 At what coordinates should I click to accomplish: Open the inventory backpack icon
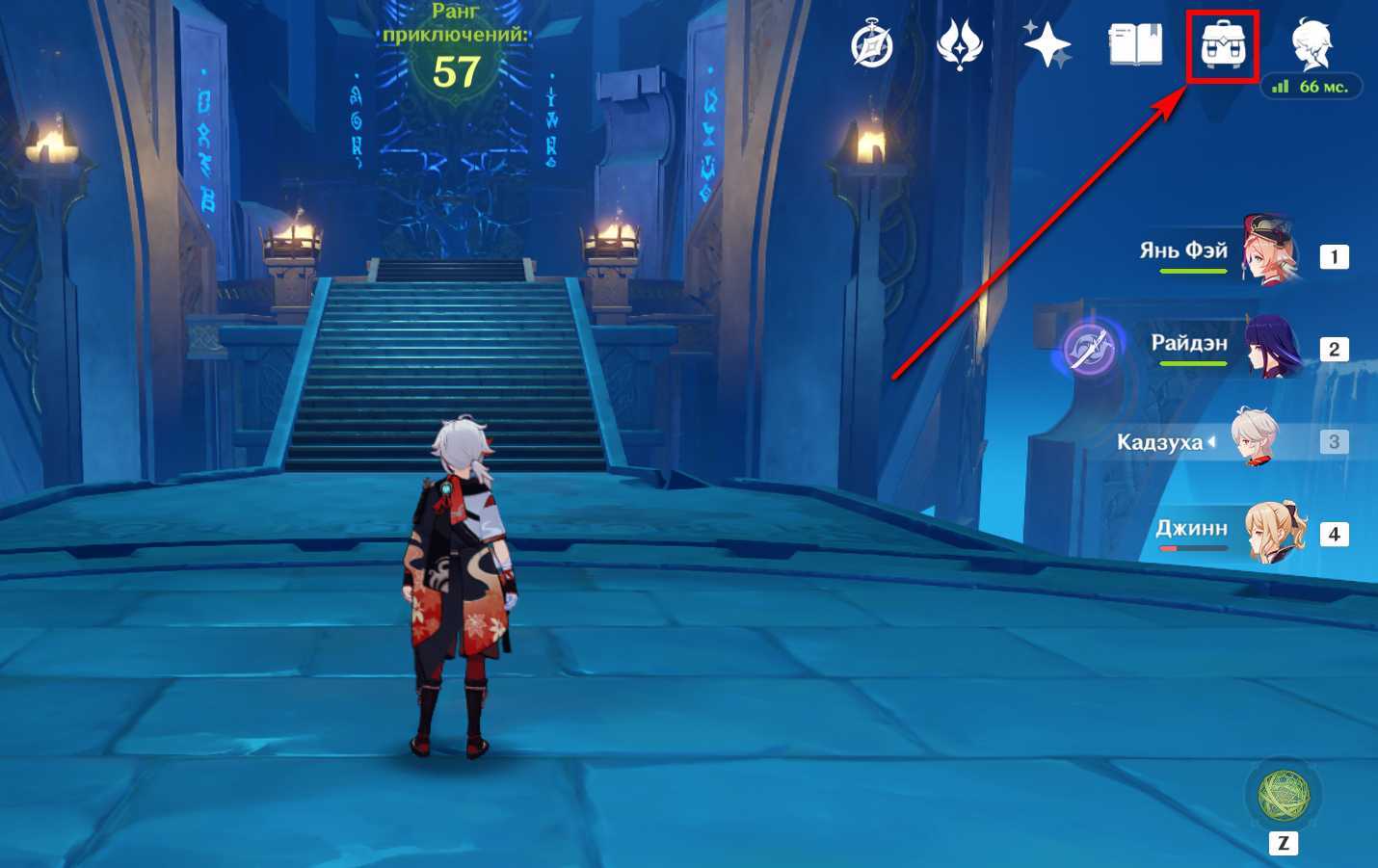point(1223,45)
